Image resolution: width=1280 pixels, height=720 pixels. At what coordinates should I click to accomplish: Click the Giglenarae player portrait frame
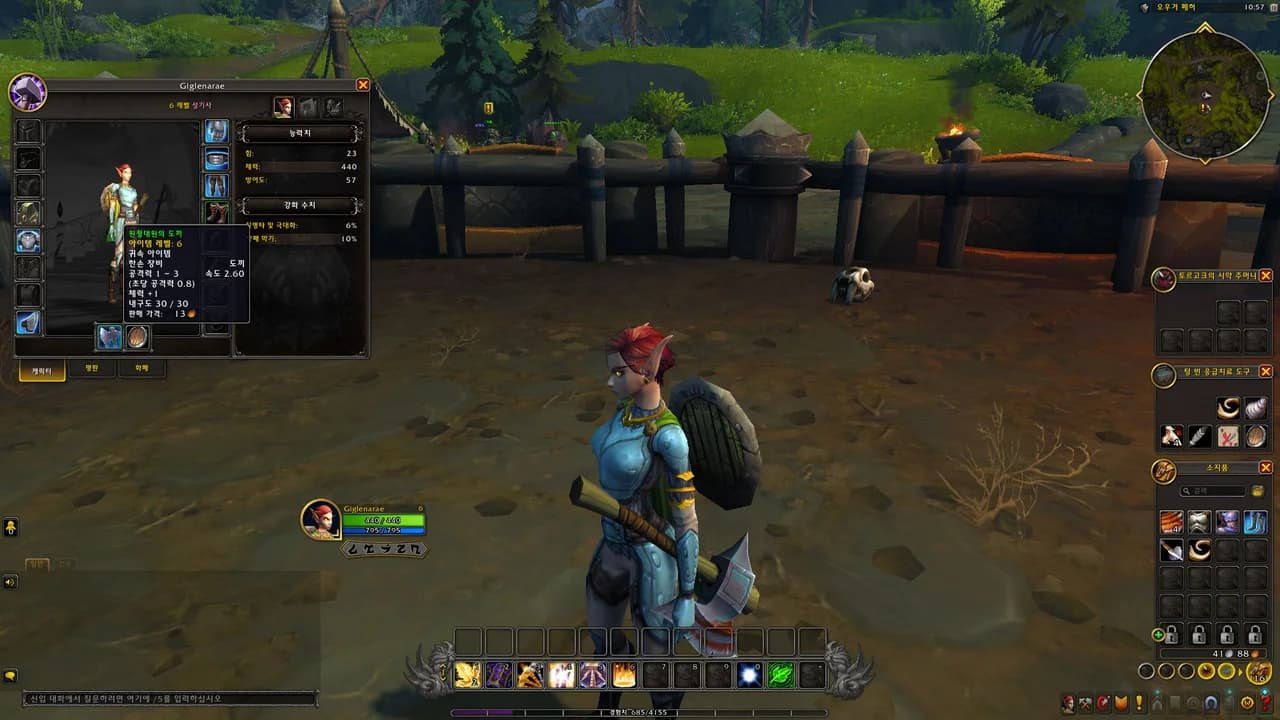tap(321, 520)
